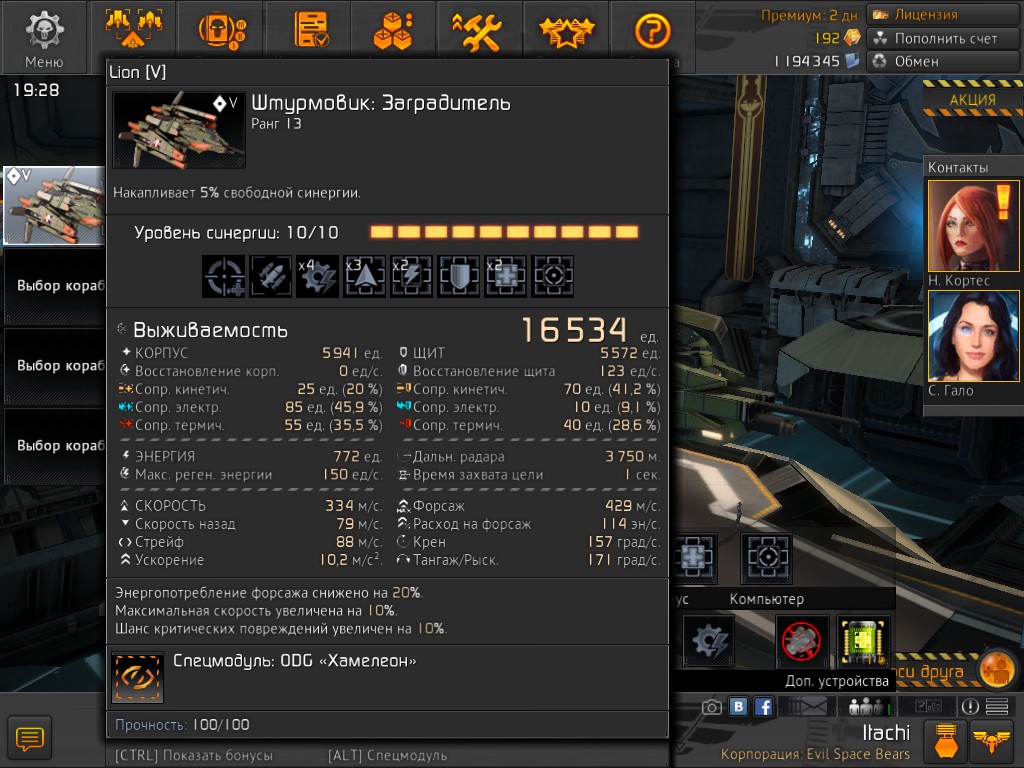Share via the Facebook icon

[x=763, y=707]
